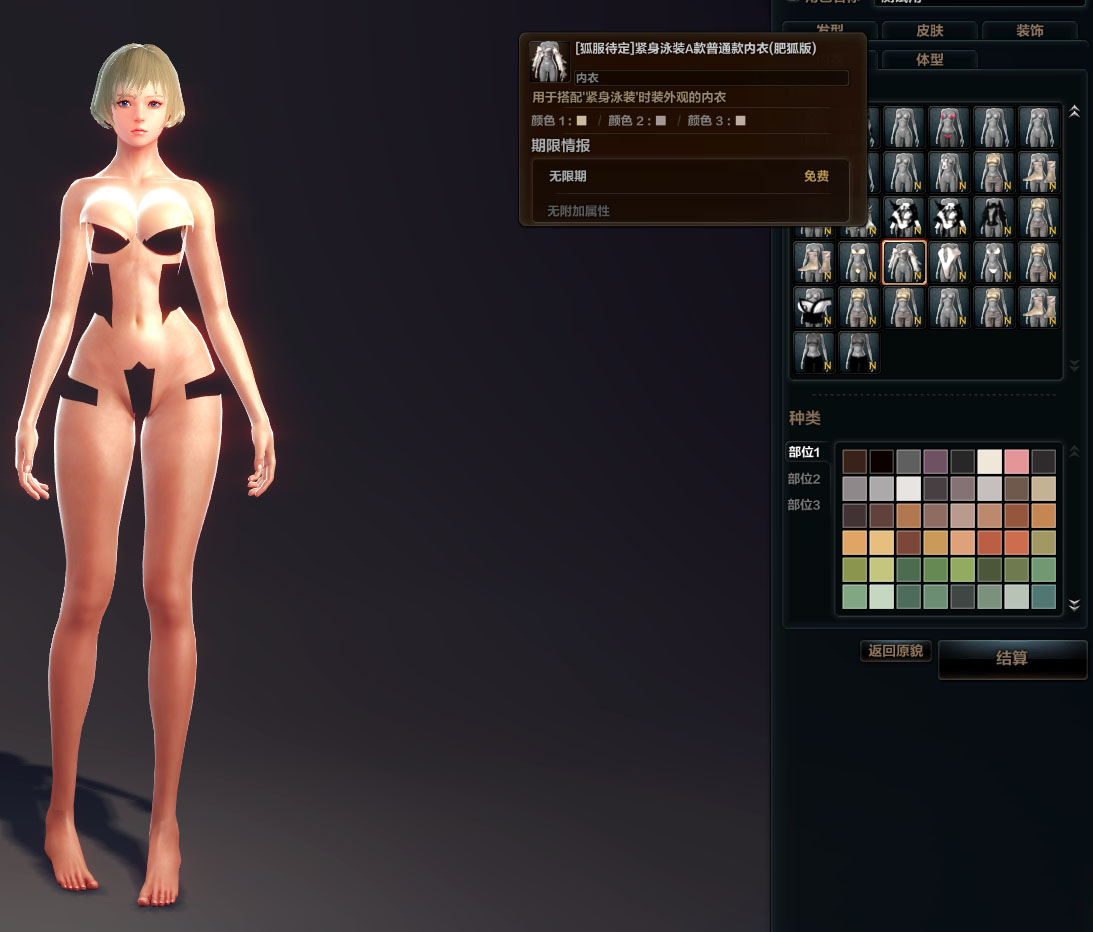
Task: Choose the white cape outfit thumbnail
Action: [x=949, y=262]
